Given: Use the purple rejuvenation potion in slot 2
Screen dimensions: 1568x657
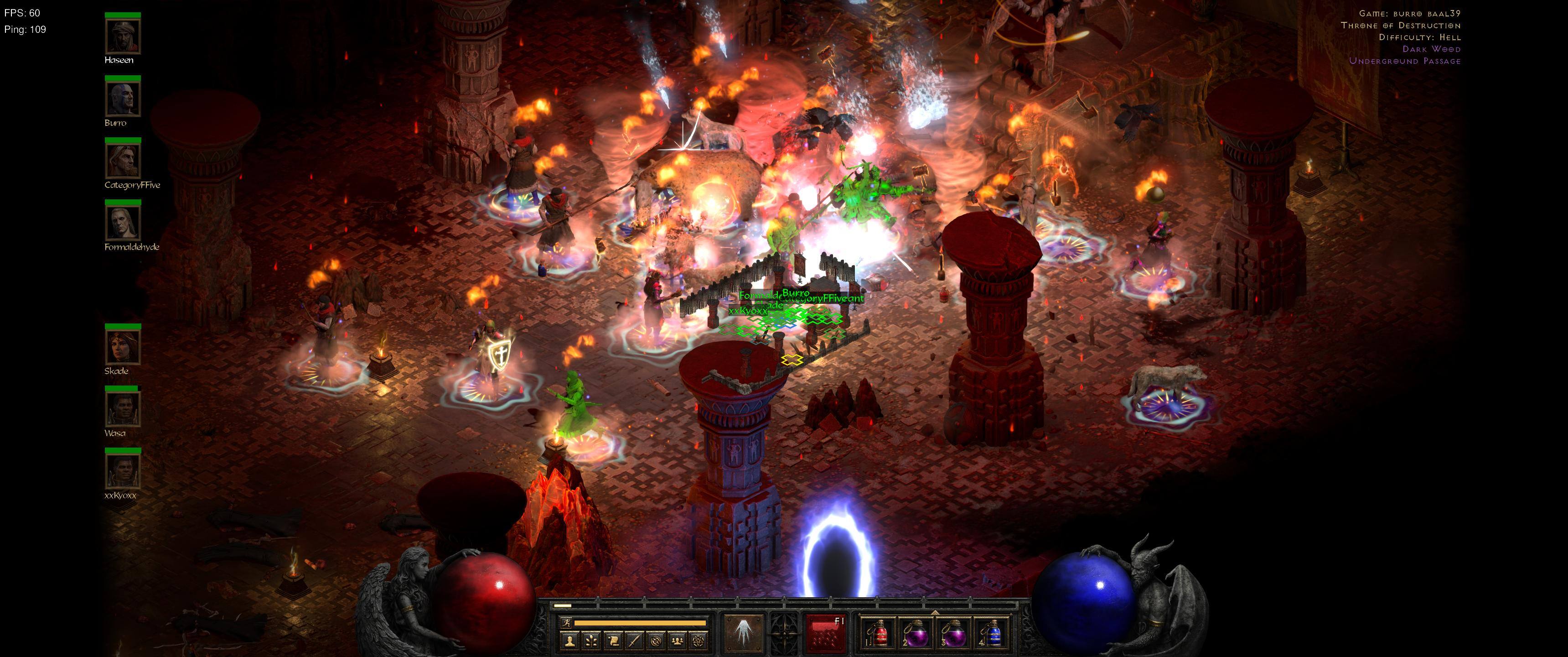Looking at the screenshot, I should tap(915, 634).
